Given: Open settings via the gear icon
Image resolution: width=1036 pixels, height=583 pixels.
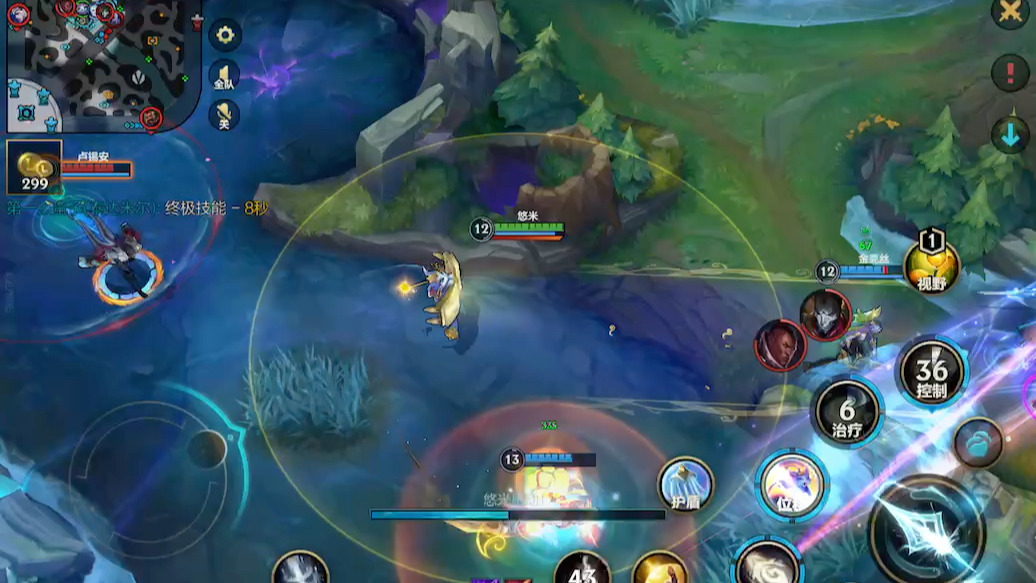Looking at the screenshot, I should coord(225,35).
